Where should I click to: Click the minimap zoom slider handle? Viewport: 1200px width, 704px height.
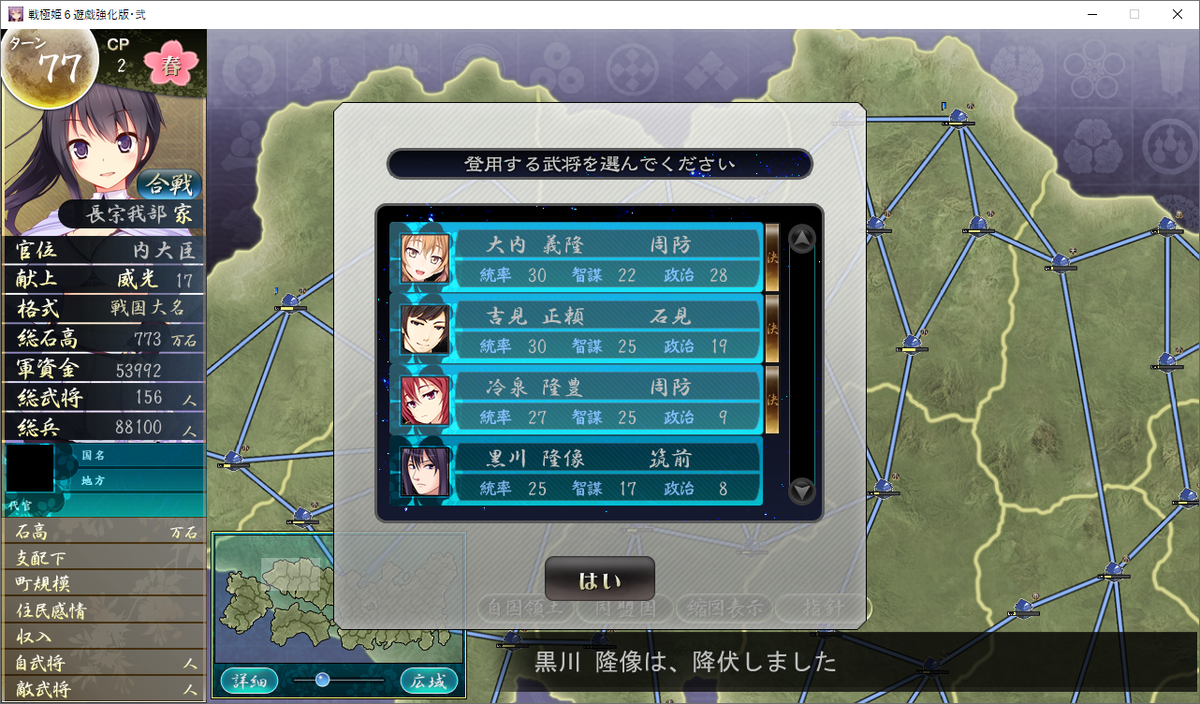pos(322,680)
